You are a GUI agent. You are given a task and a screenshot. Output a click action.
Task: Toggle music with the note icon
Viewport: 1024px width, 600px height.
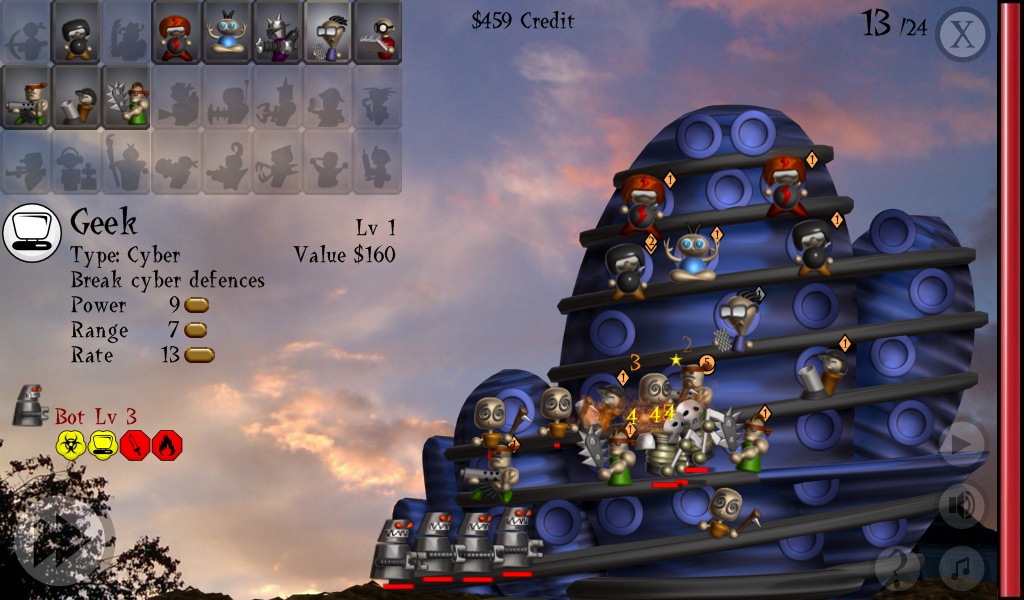(962, 570)
